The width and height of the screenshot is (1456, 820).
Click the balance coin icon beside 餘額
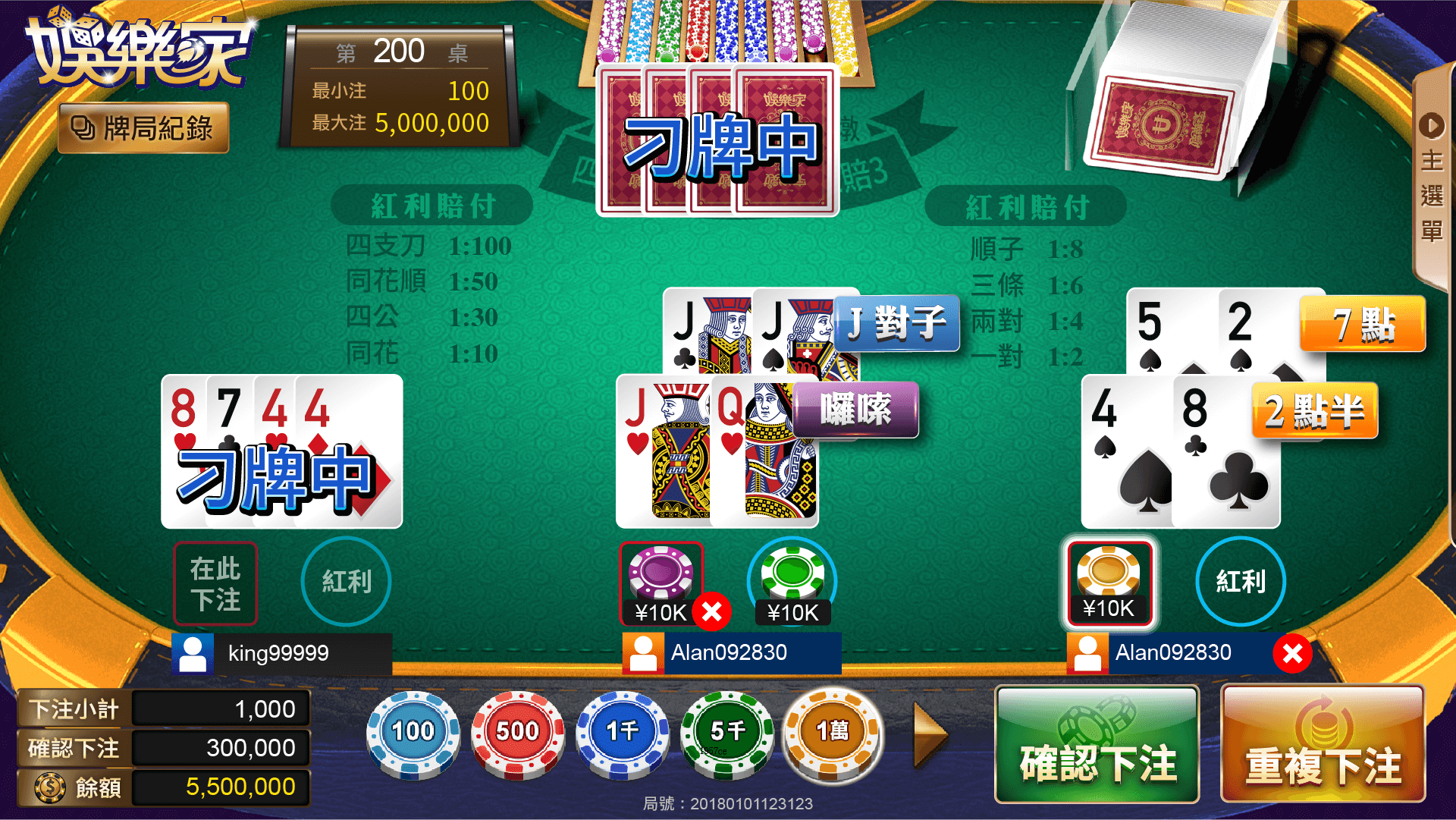(x=50, y=787)
